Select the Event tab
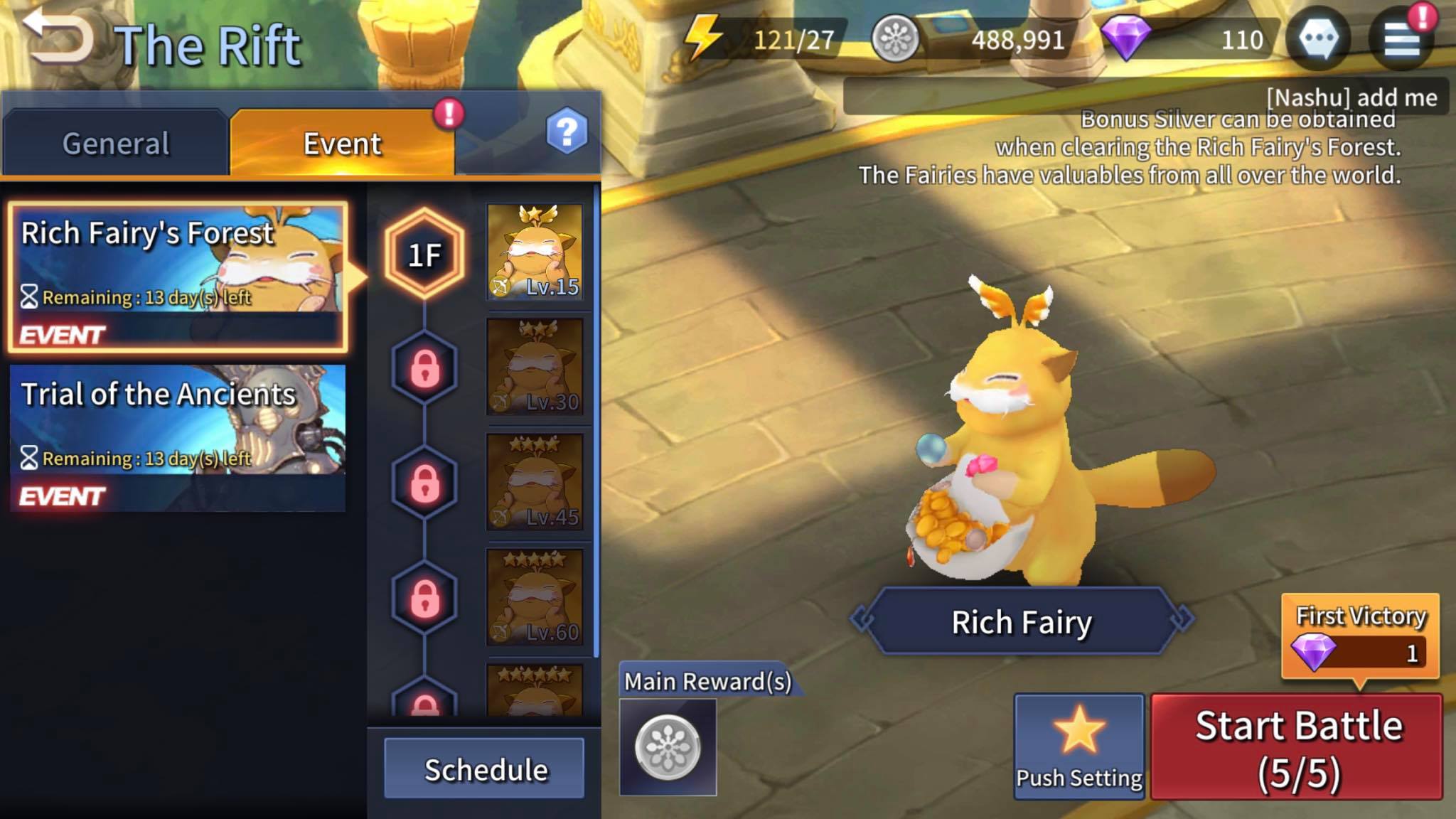The width and height of the screenshot is (1456, 819). tap(342, 144)
